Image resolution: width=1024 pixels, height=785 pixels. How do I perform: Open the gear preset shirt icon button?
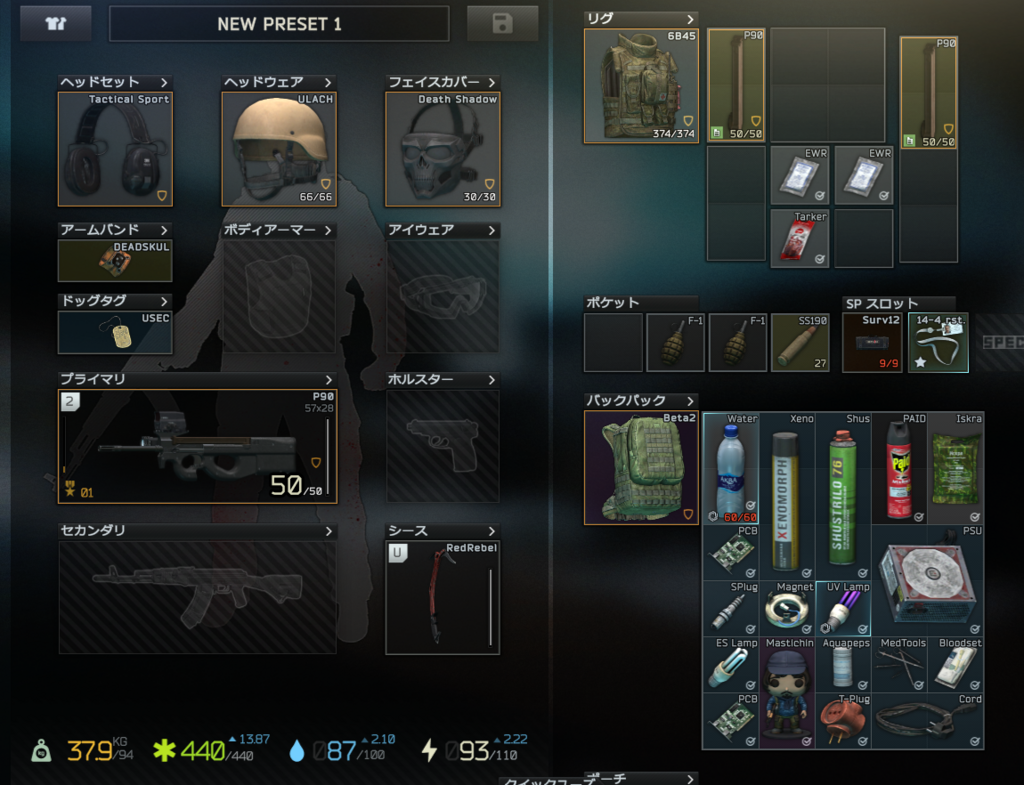(x=55, y=23)
